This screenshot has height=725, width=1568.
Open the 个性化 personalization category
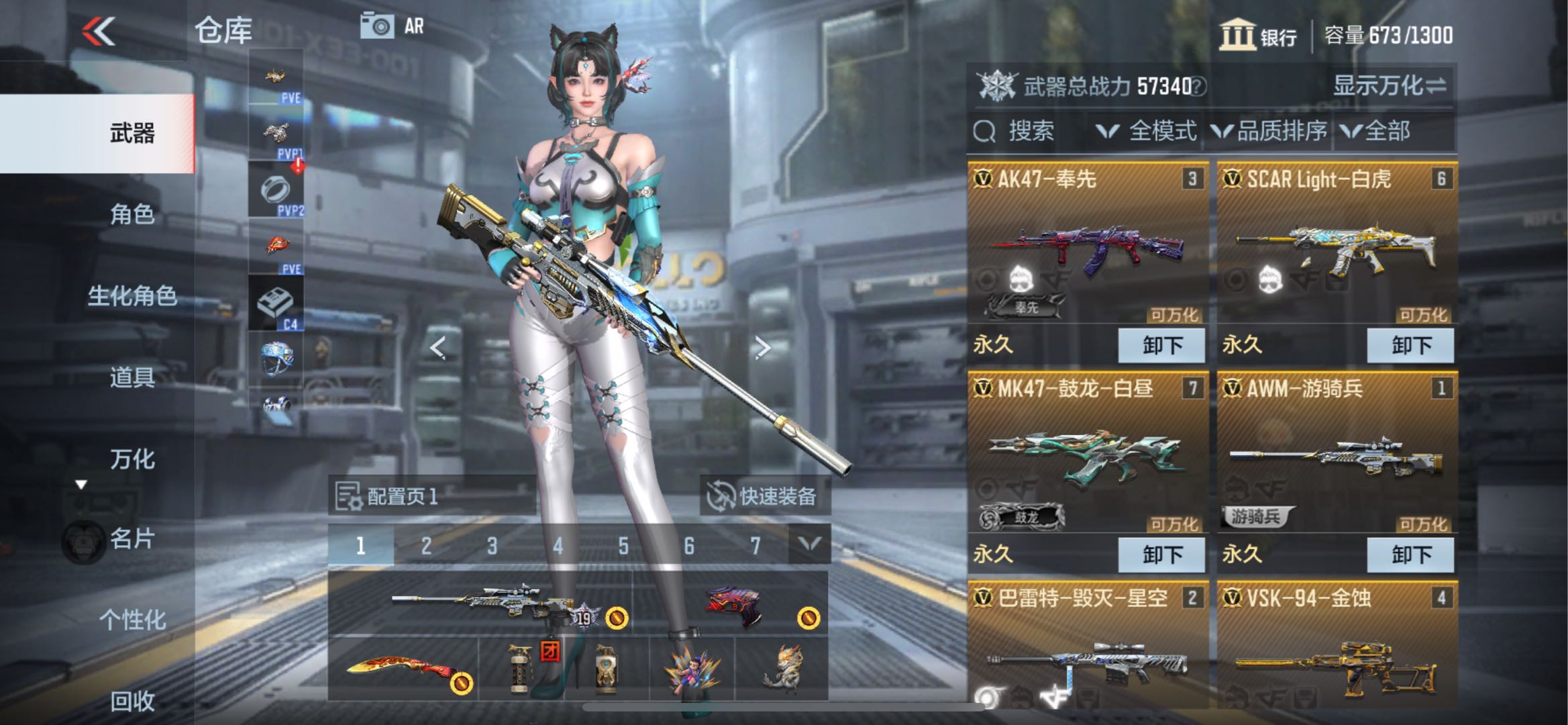pos(132,620)
